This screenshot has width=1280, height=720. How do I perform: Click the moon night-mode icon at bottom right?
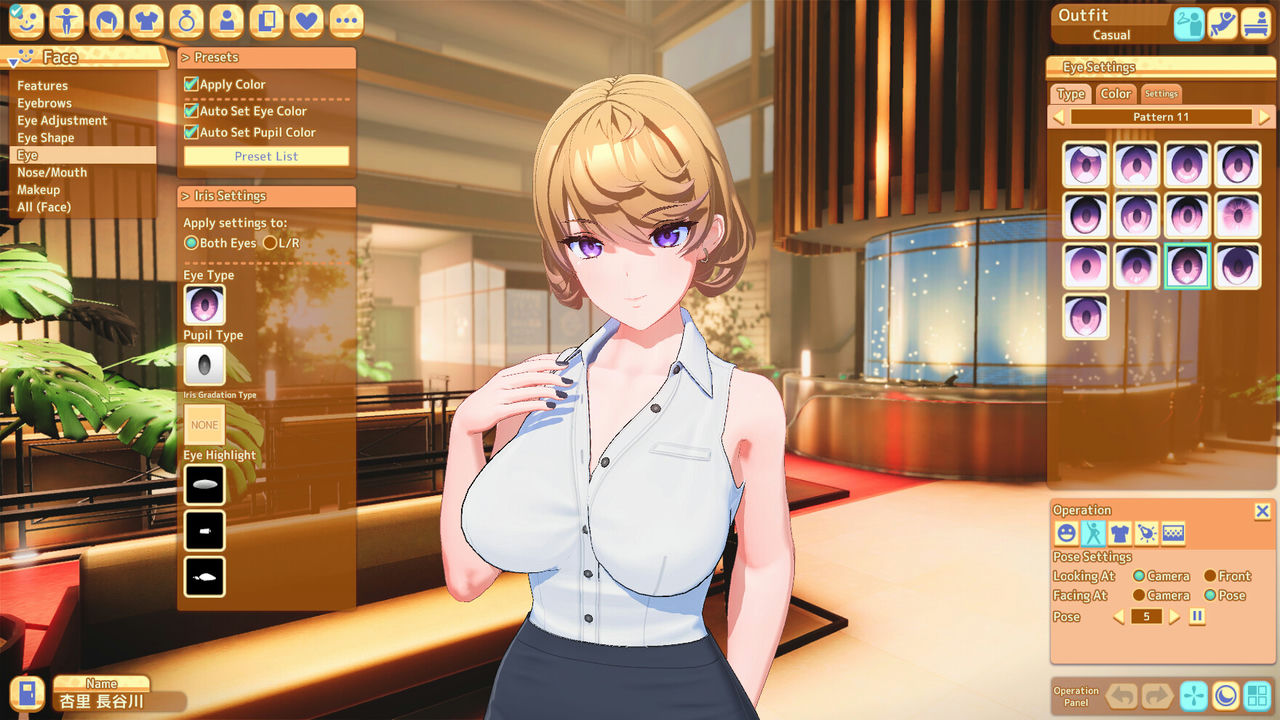pos(1225,696)
